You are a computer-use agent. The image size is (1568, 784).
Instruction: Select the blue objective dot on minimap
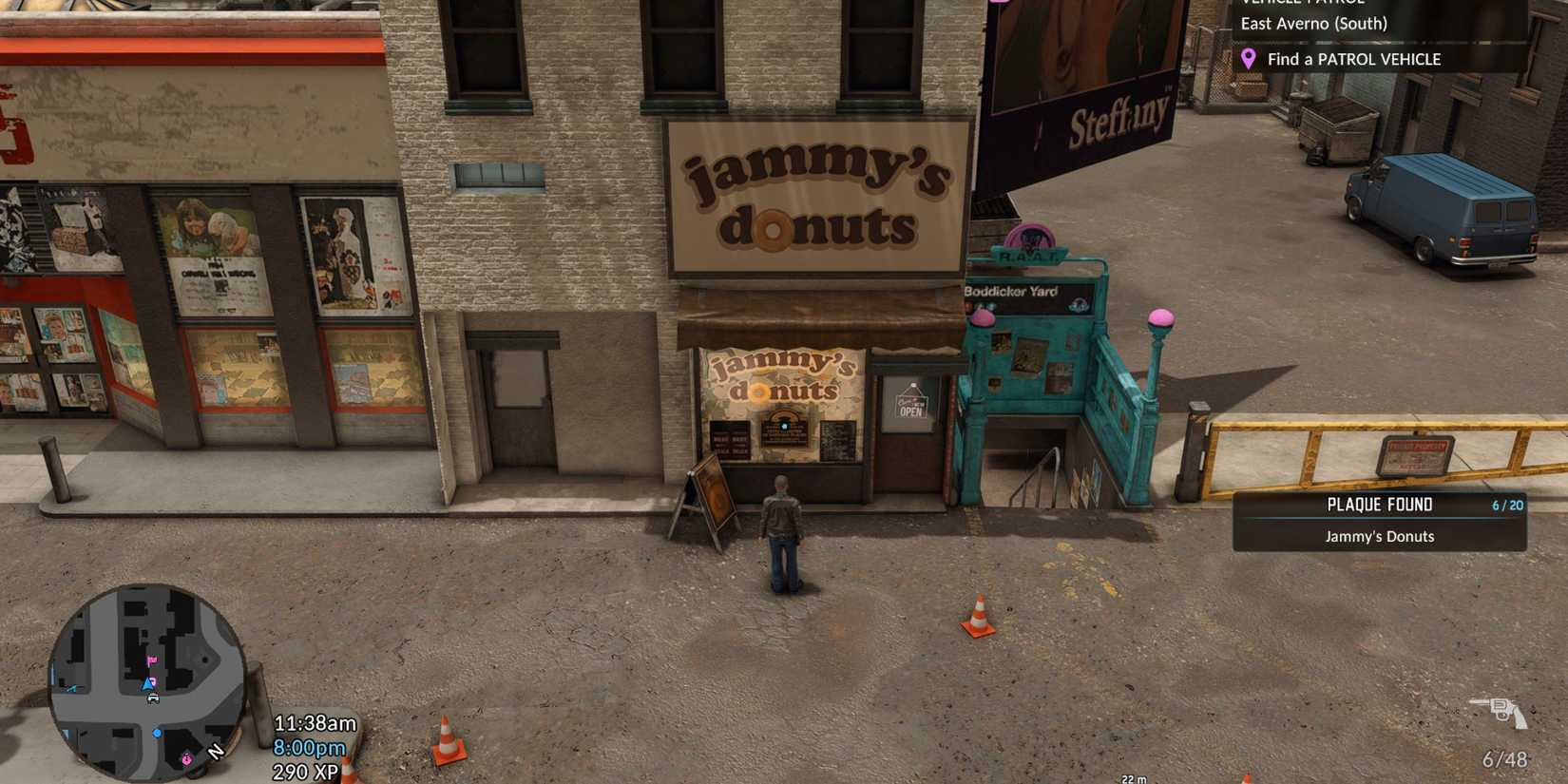[x=157, y=734]
